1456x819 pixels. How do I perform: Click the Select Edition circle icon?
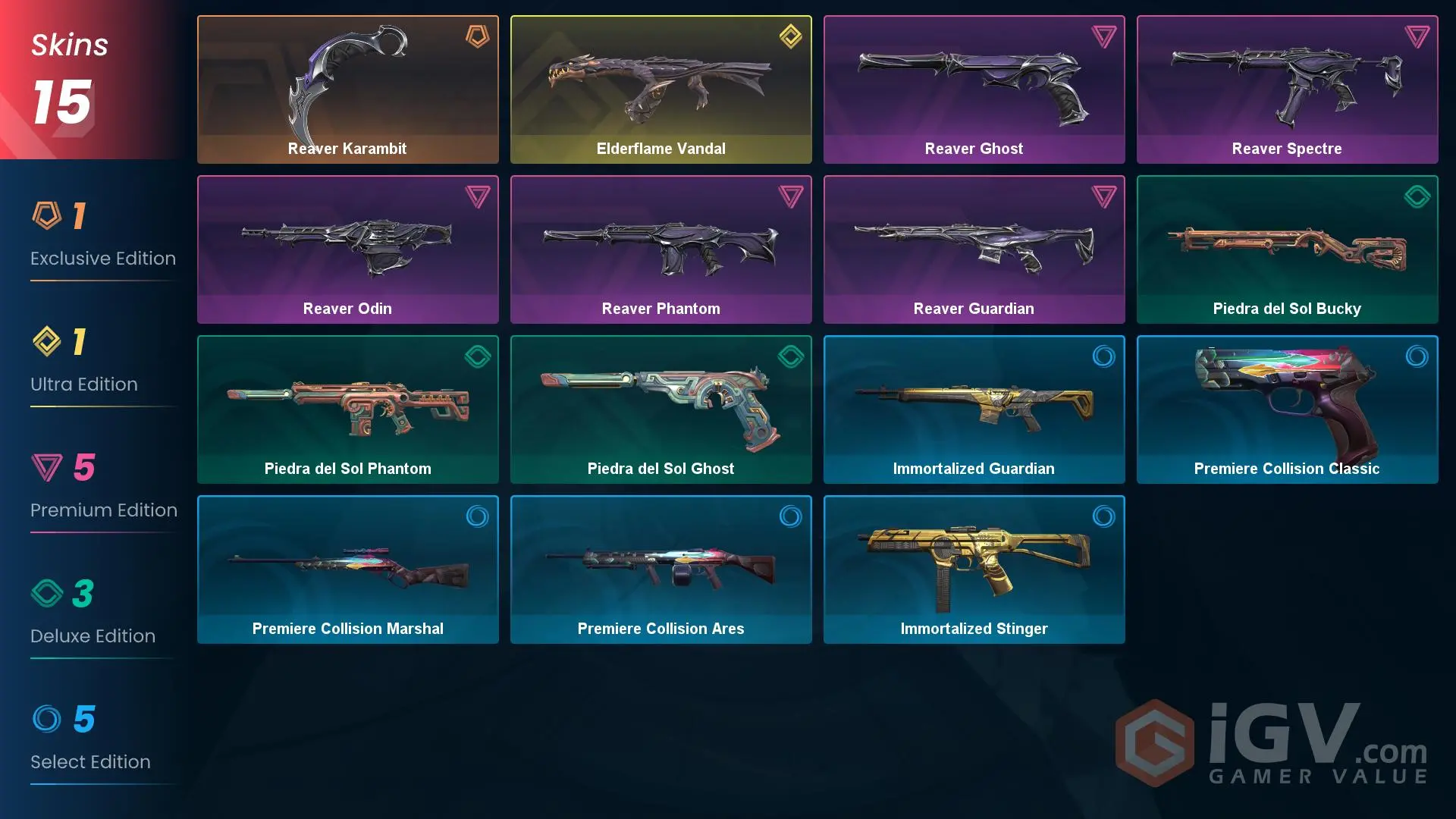[49, 720]
